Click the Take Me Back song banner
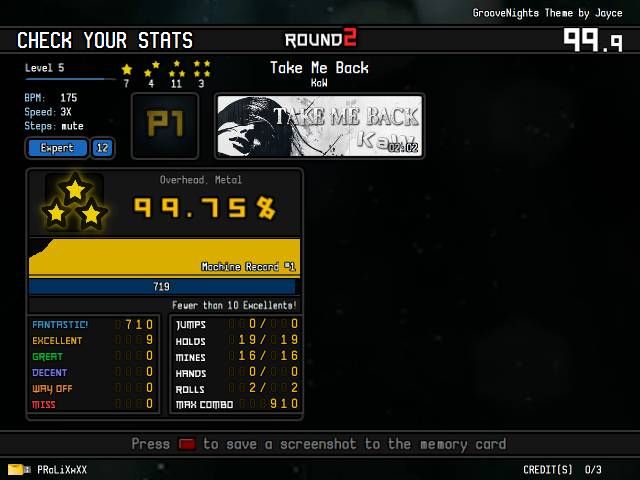The image size is (640, 480). 319,126
